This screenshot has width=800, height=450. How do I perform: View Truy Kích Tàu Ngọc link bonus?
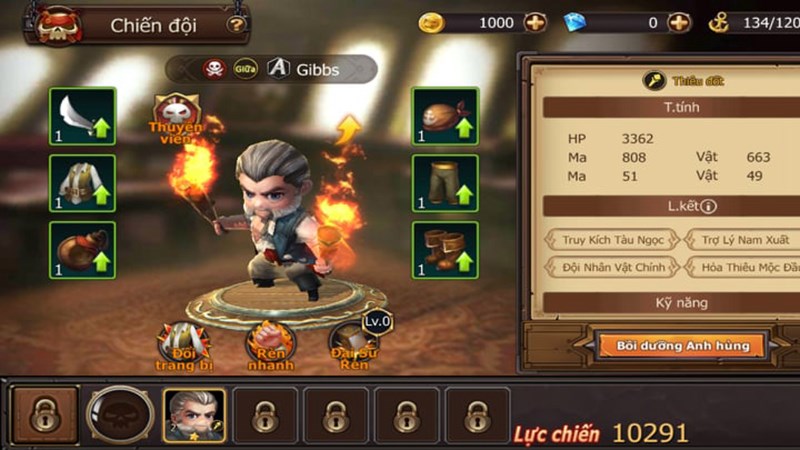click(x=610, y=240)
